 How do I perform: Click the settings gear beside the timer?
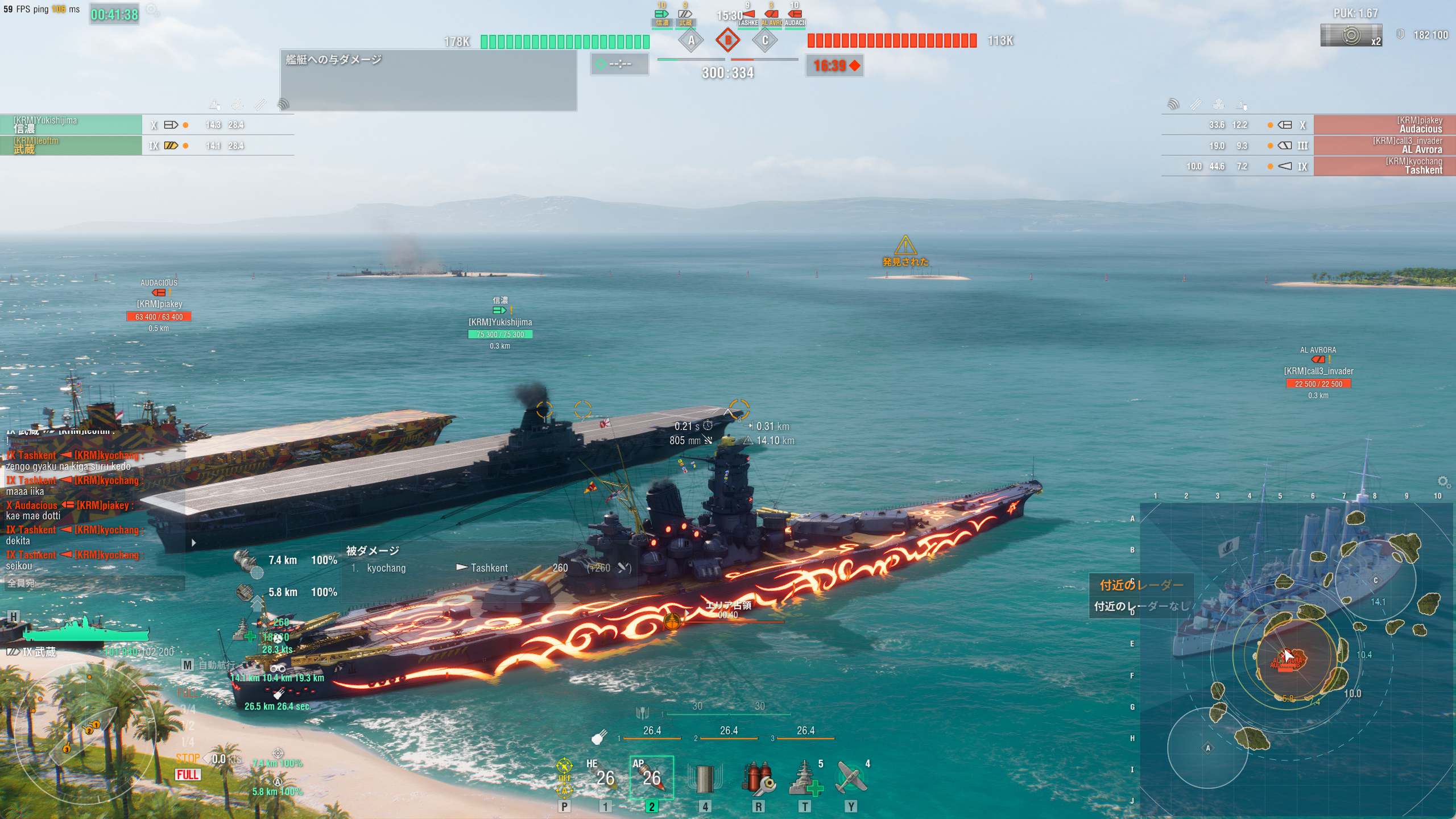(152, 10)
